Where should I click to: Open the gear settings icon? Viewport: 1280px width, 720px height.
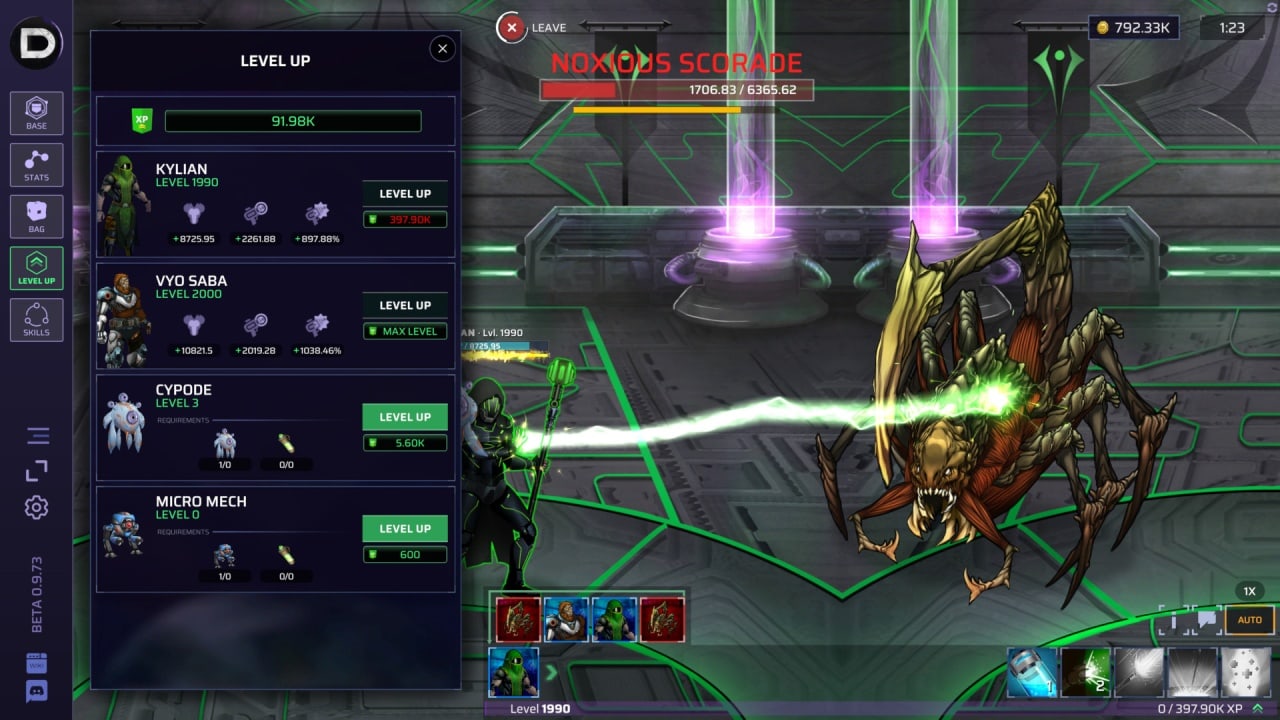37,508
